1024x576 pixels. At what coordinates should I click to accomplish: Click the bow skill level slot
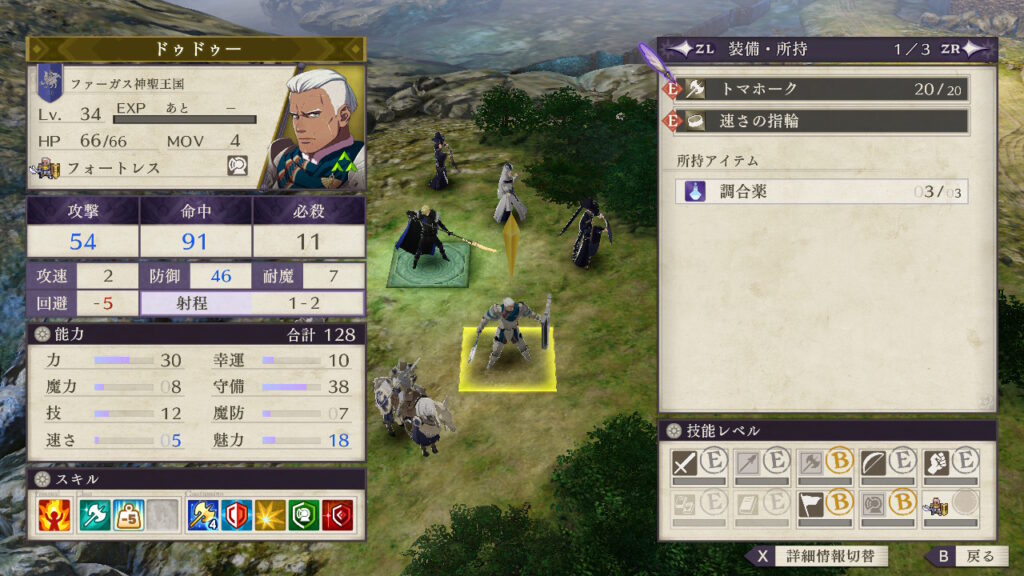(887, 463)
